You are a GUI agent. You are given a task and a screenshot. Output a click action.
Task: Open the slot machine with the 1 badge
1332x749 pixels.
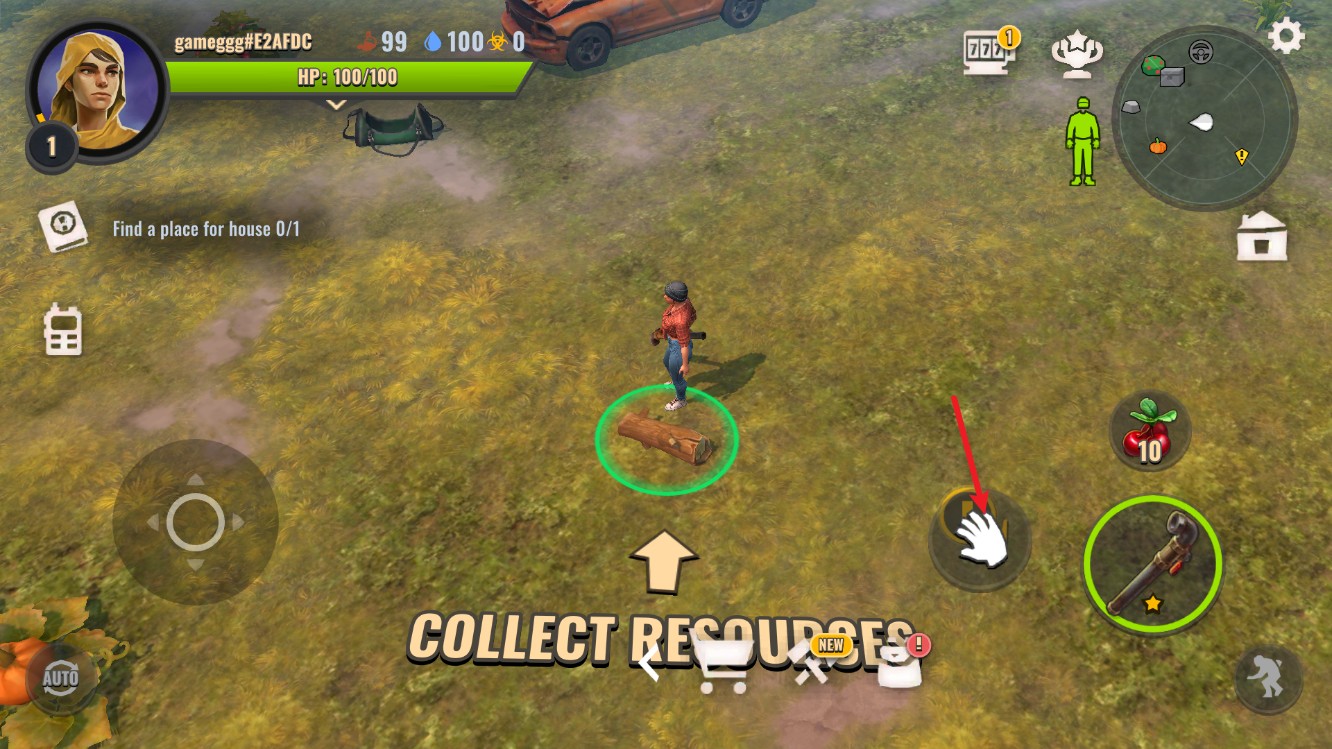point(987,53)
